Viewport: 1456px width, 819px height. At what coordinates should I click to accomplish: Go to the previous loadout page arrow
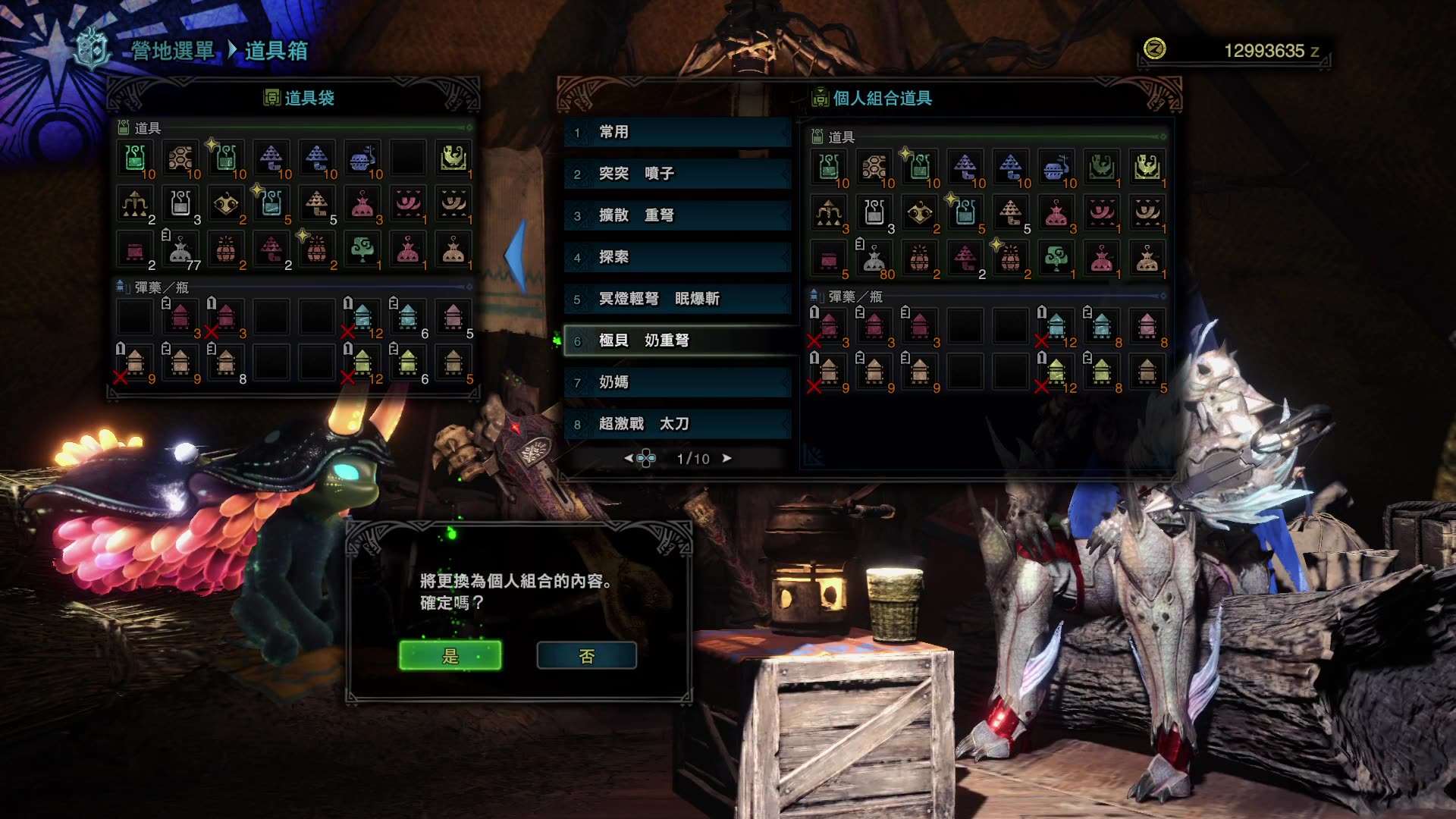point(628,458)
